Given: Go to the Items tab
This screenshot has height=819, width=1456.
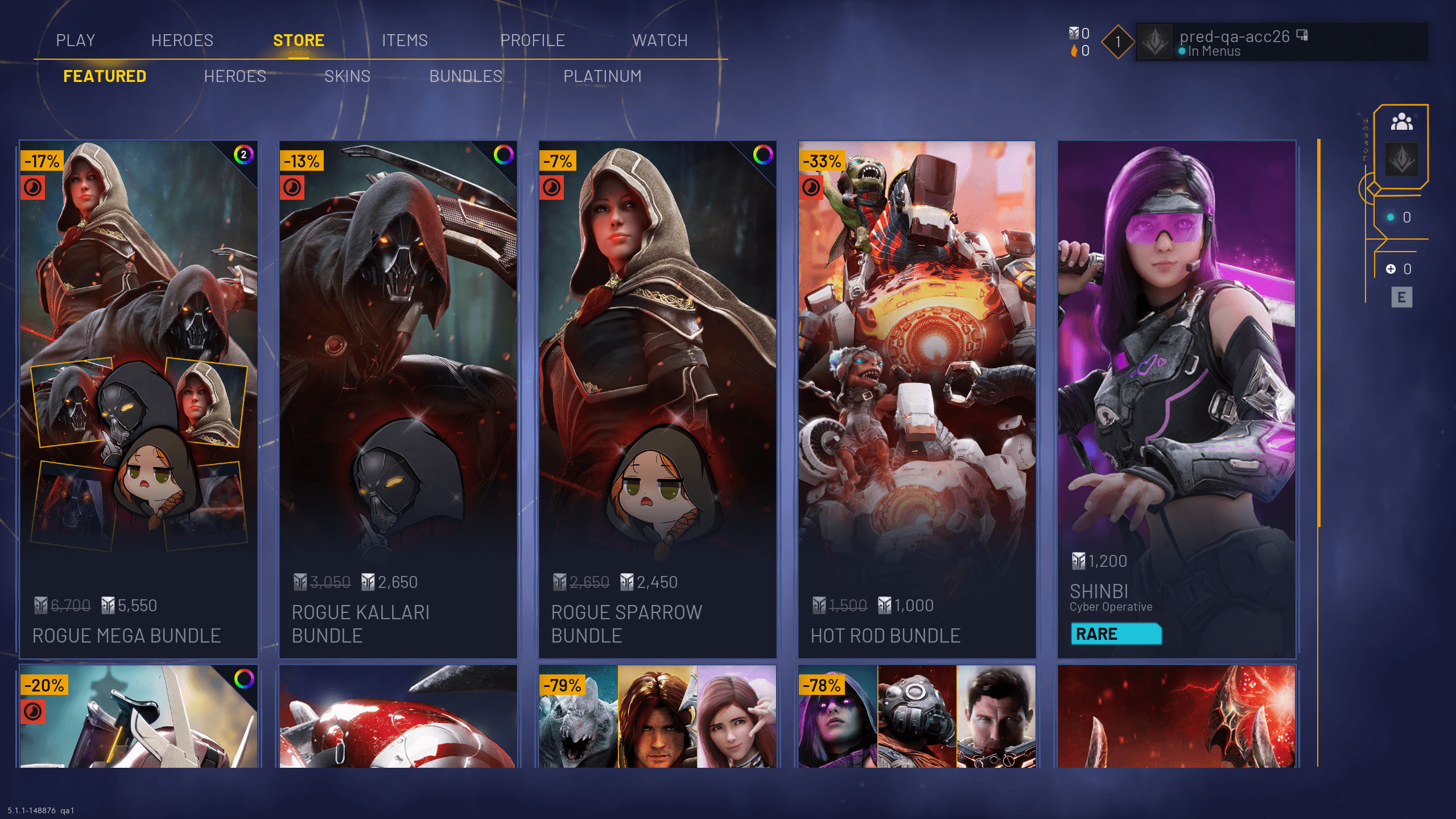Looking at the screenshot, I should click(405, 40).
